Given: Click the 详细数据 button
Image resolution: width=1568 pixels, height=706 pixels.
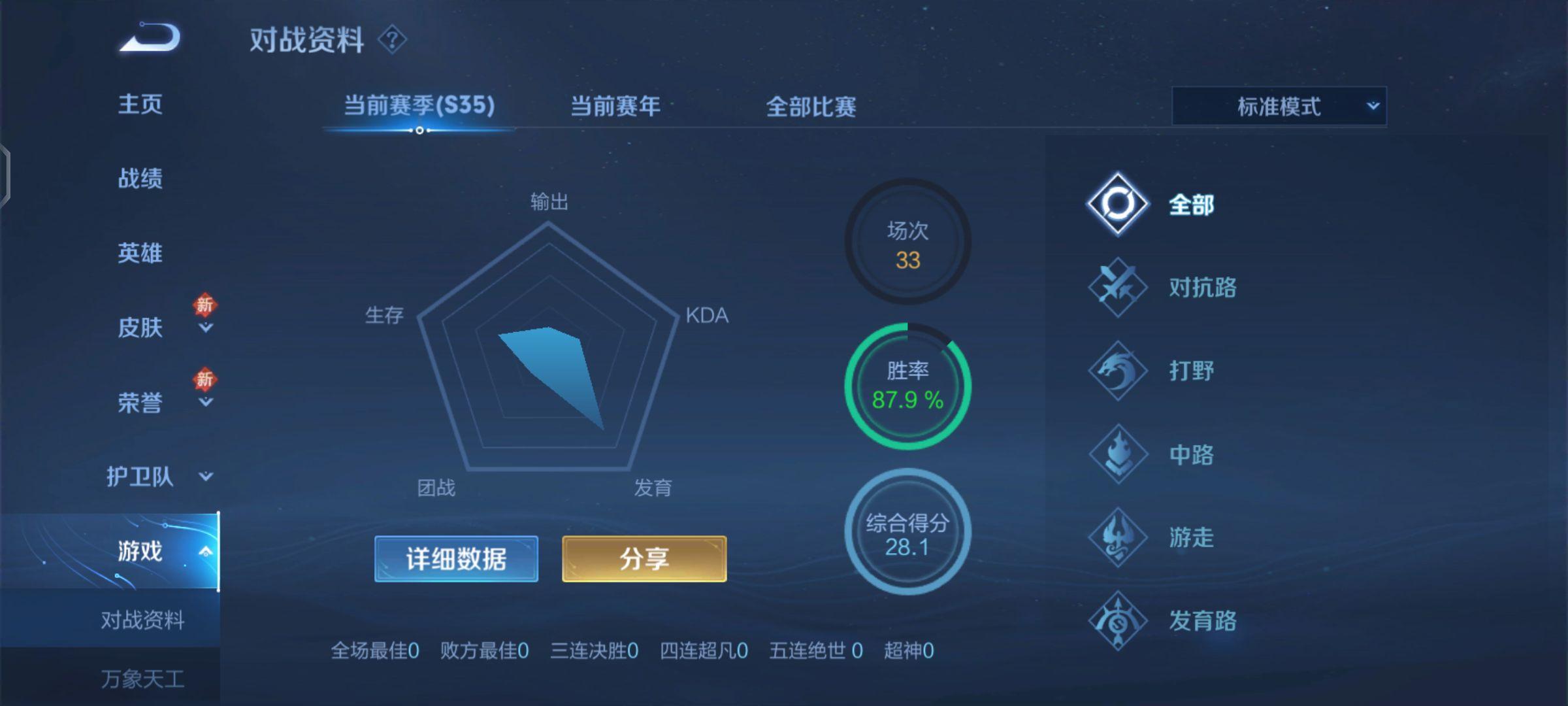Looking at the screenshot, I should [455, 560].
